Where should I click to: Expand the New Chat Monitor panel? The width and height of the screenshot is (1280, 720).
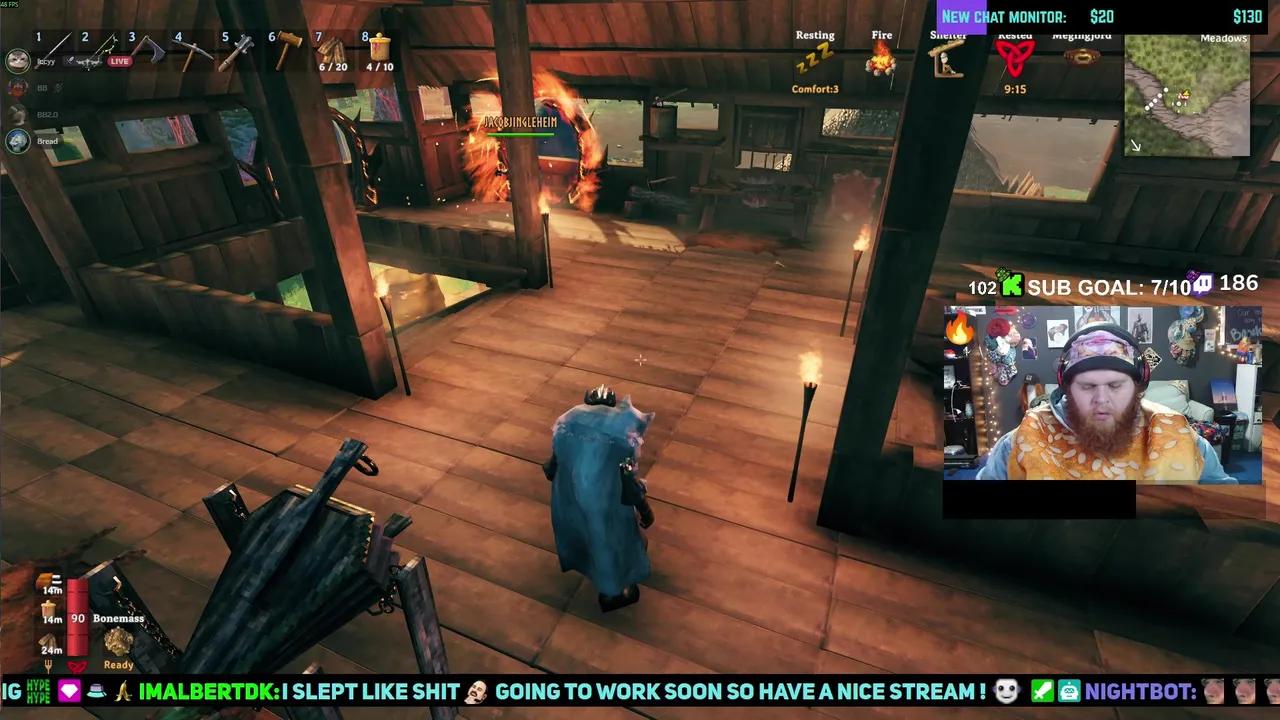click(x=1004, y=16)
